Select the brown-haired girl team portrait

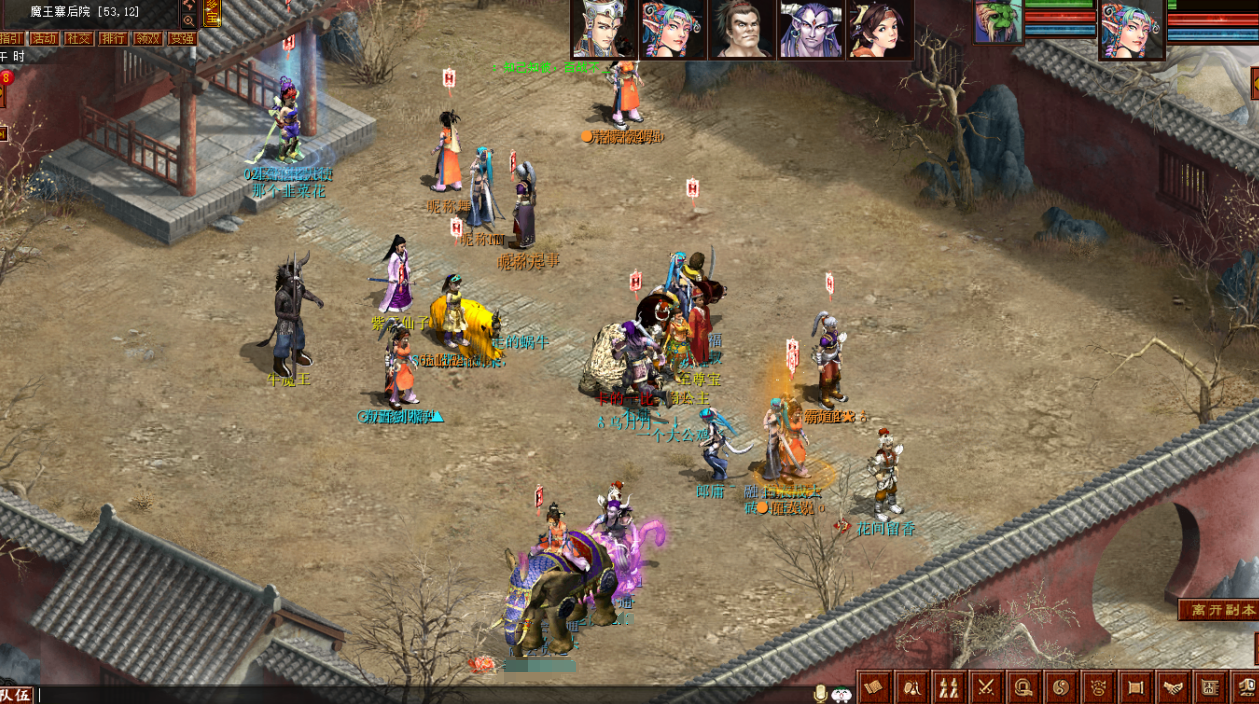(x=879, y=30)
